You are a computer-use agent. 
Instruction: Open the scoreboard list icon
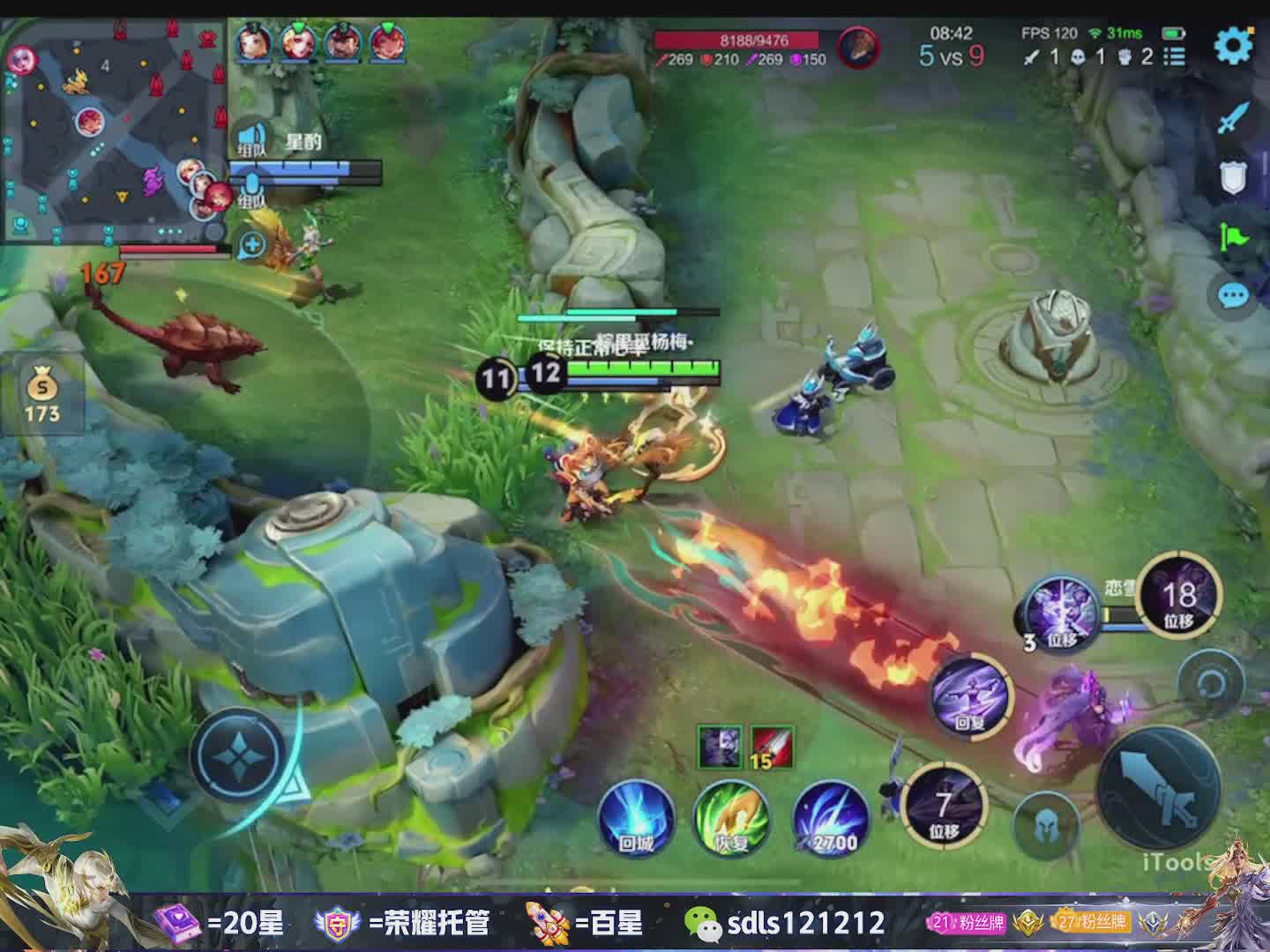tap(1174, 57)
